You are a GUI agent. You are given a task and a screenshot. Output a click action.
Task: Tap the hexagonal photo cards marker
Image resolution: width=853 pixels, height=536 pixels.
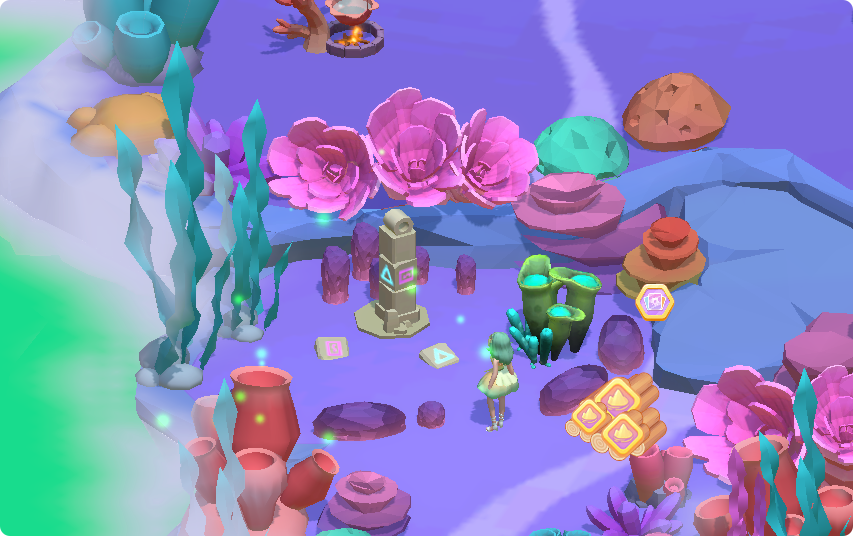655,301
